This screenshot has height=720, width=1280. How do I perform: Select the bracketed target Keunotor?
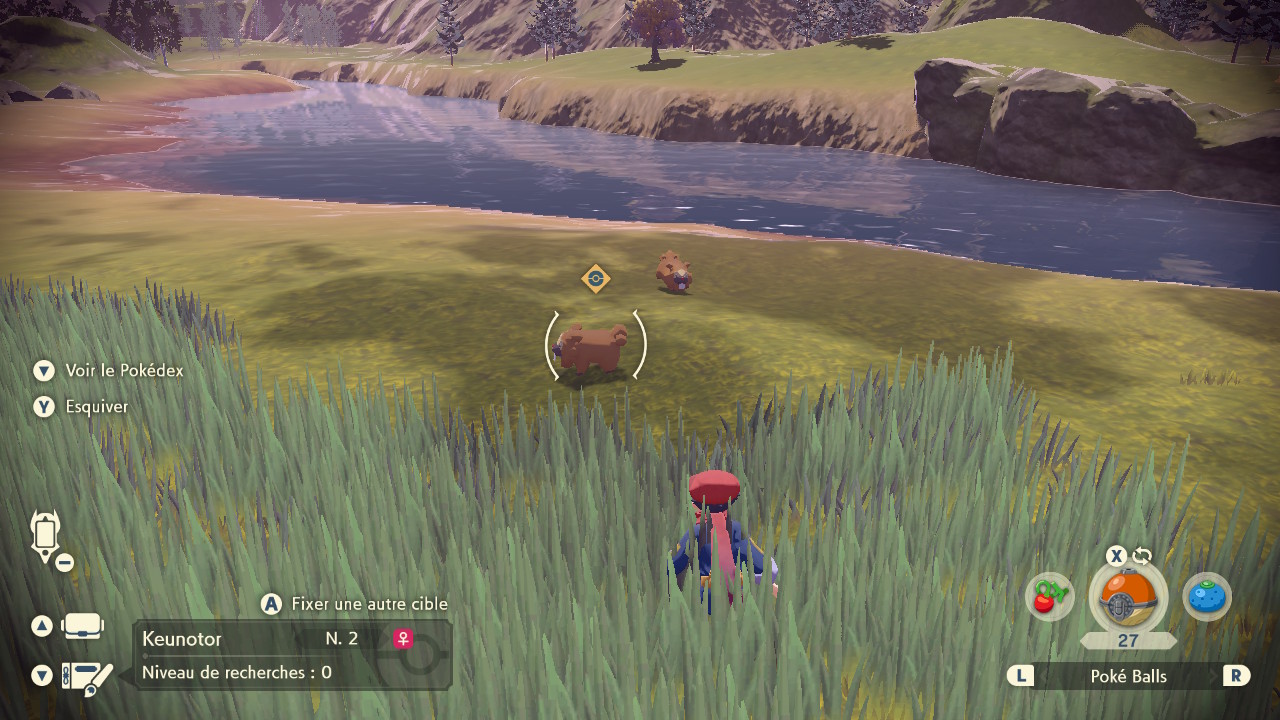594,347
